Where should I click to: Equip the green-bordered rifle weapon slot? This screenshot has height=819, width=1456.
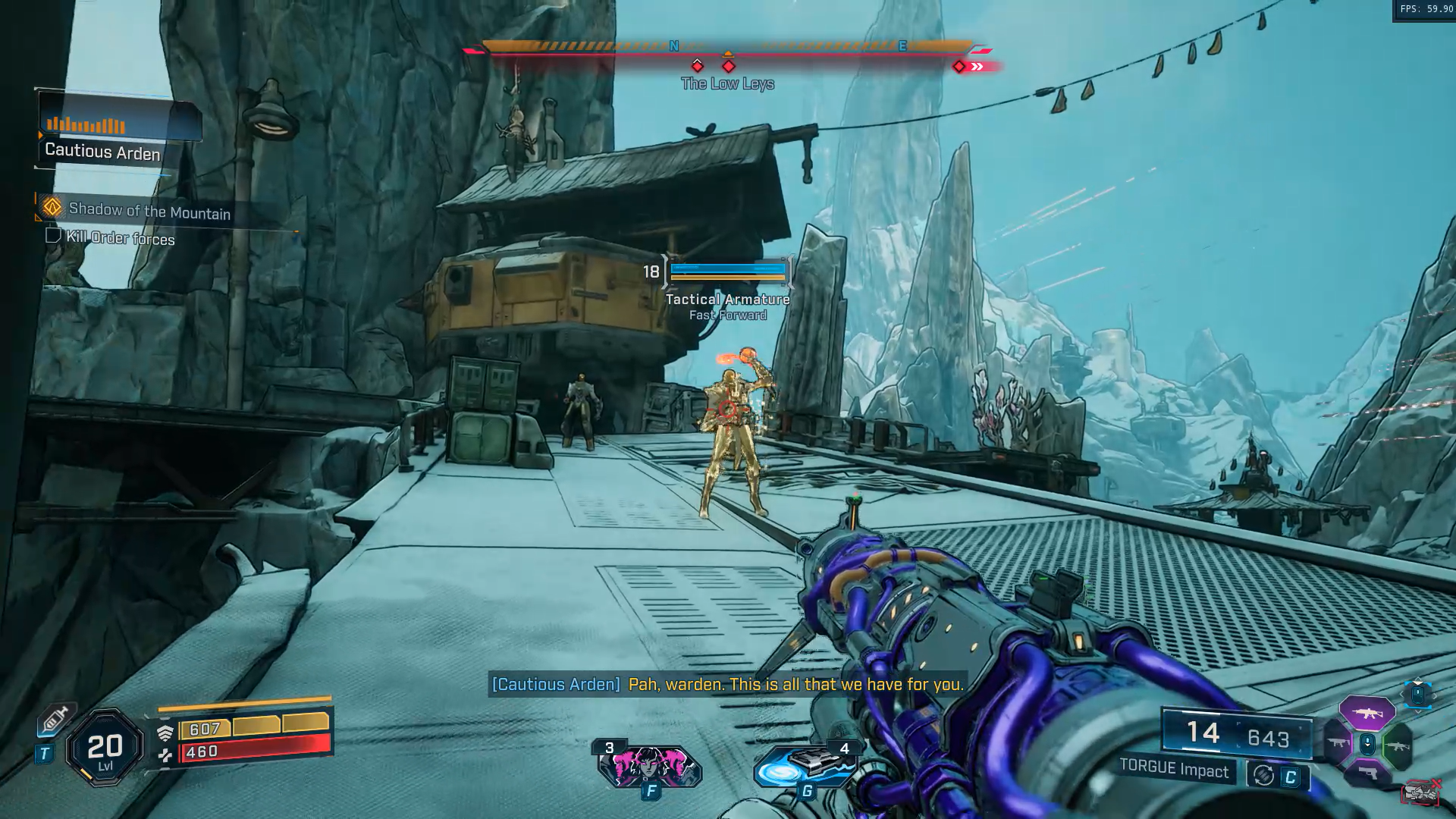[1397, 745]
